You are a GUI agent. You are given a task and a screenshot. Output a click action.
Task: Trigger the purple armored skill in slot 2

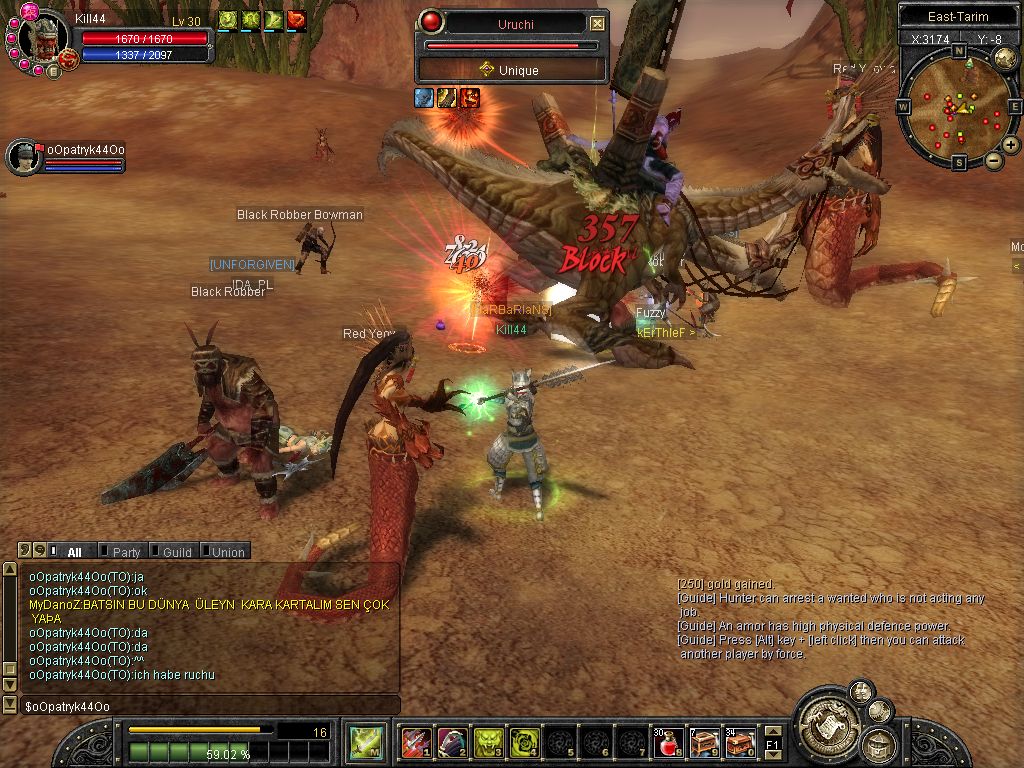pos(452,743)
